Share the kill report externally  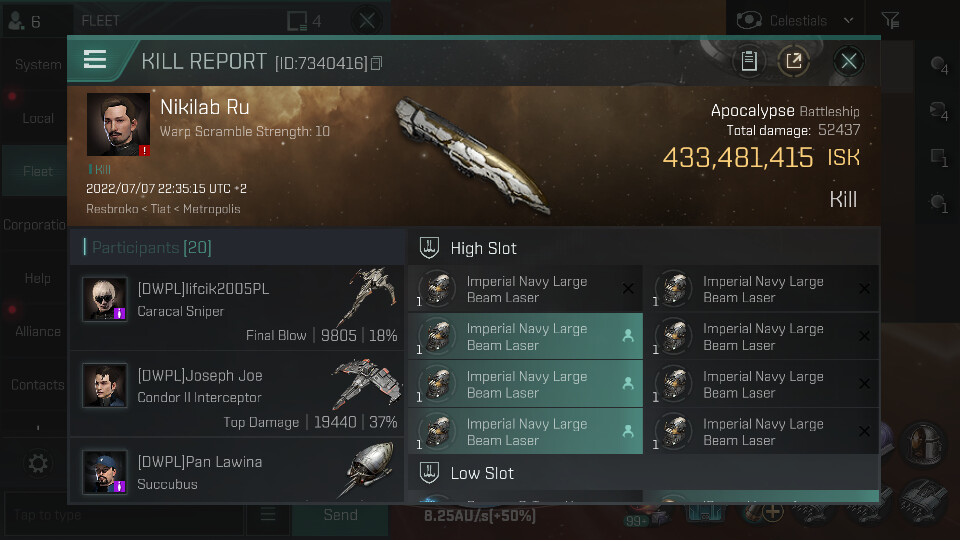coord(793,61)
